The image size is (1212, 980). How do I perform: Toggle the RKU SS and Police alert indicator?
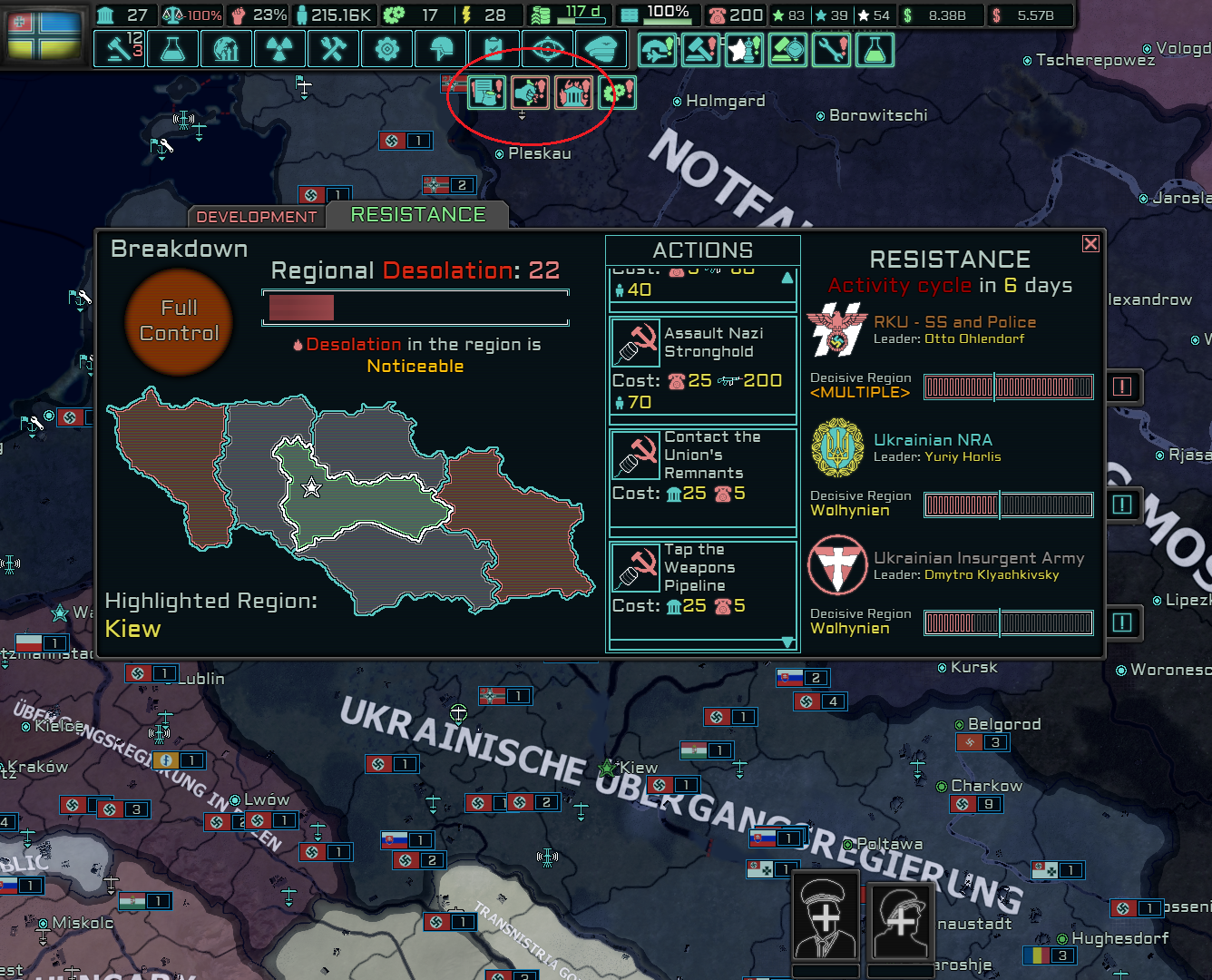pyautogui.click(x=1122, y=387)
